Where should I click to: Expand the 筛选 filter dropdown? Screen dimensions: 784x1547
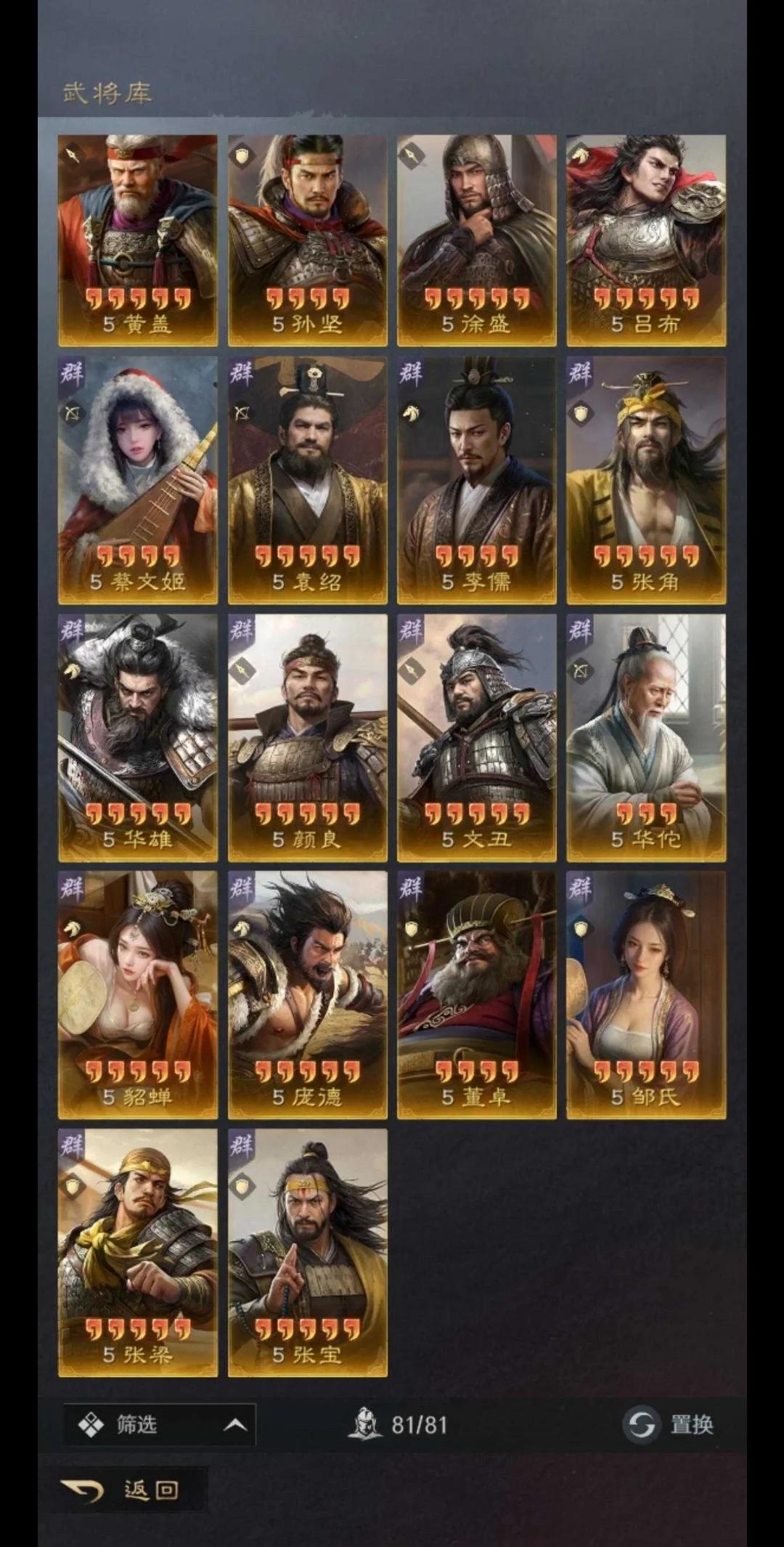[160, 1425]
